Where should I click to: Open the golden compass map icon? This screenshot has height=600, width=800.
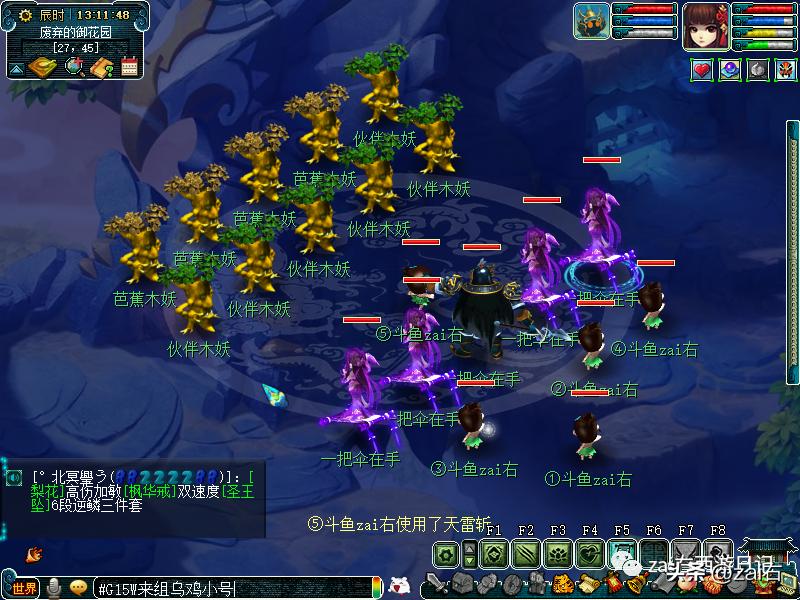43,68
